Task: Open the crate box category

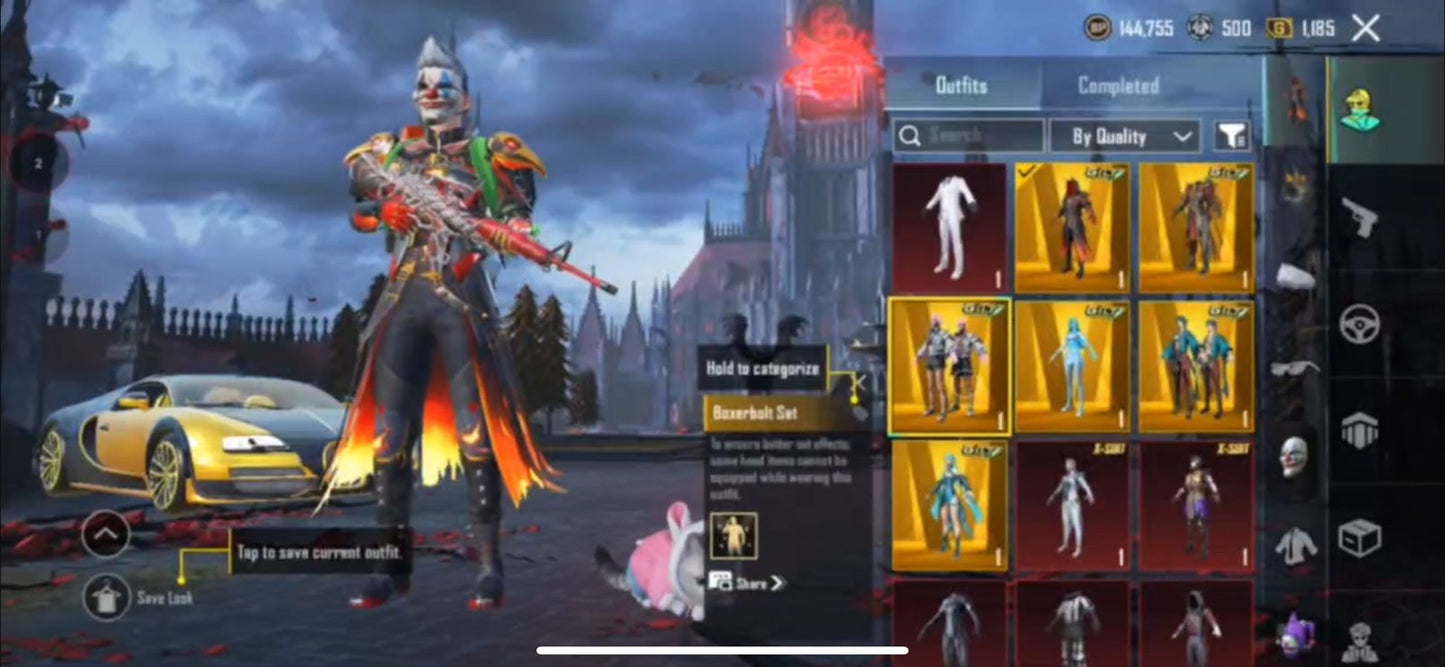Action: (1360, 538)
